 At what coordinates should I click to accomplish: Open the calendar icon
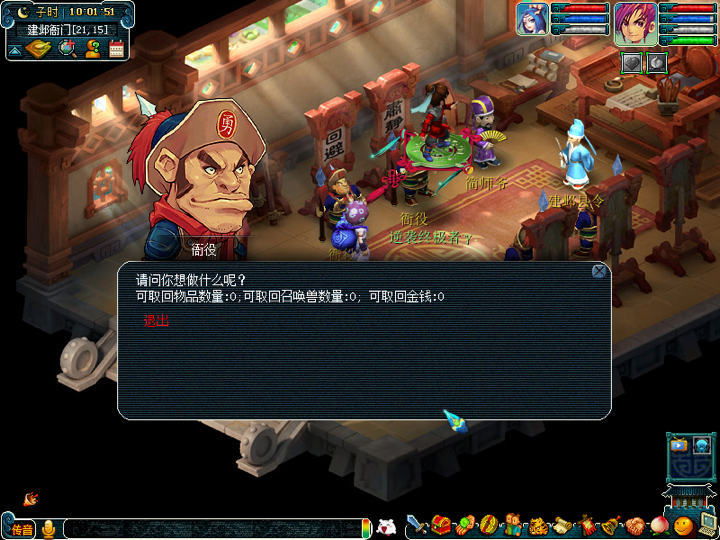116,48
